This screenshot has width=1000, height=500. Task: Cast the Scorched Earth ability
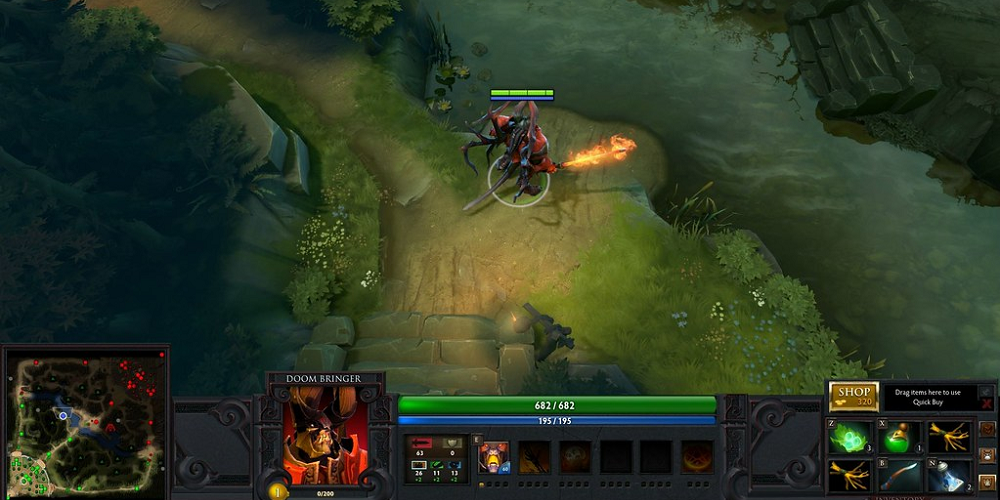[x=534, y=457]
